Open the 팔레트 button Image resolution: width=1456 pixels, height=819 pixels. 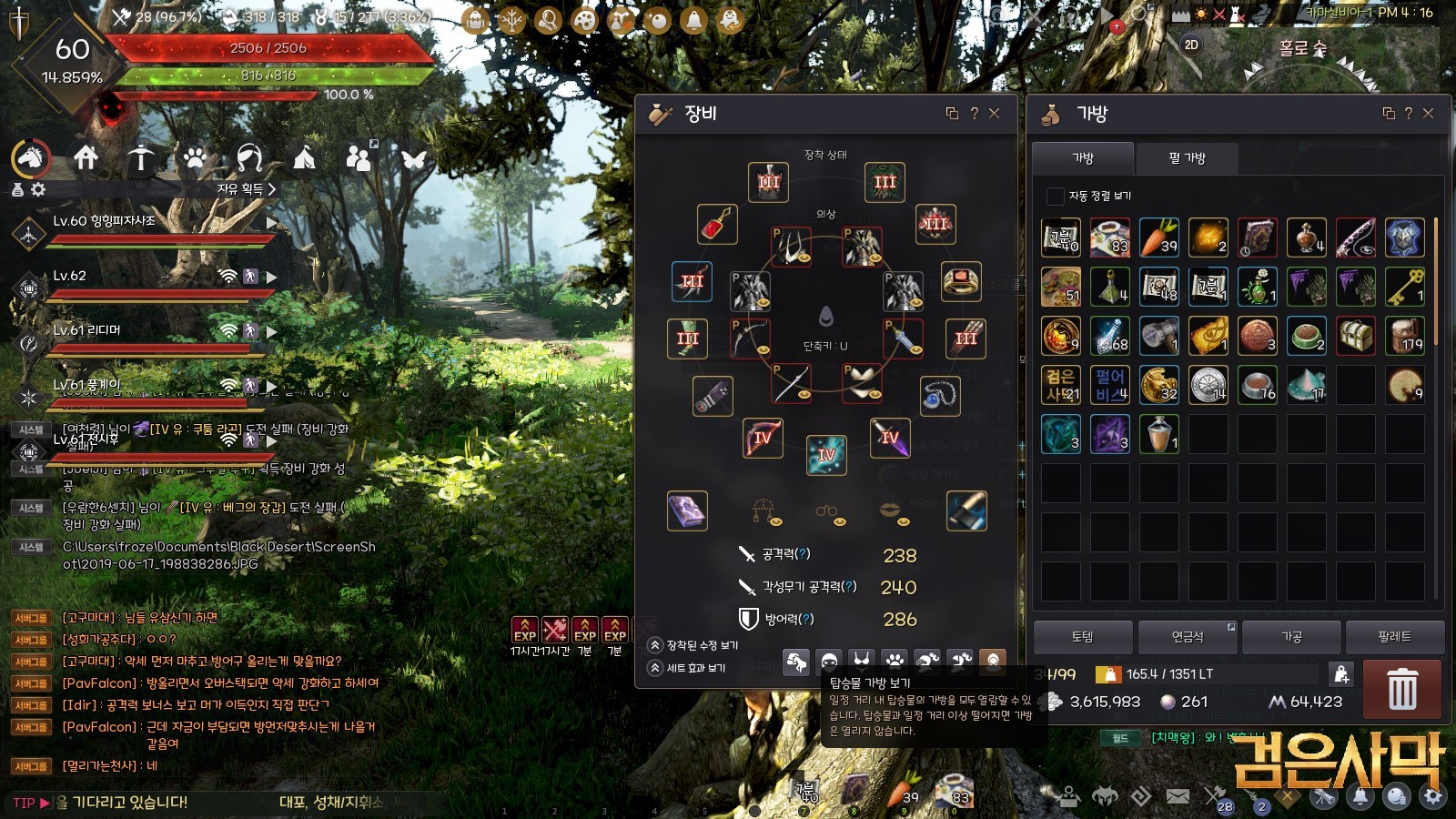(x=1394, y=637)
